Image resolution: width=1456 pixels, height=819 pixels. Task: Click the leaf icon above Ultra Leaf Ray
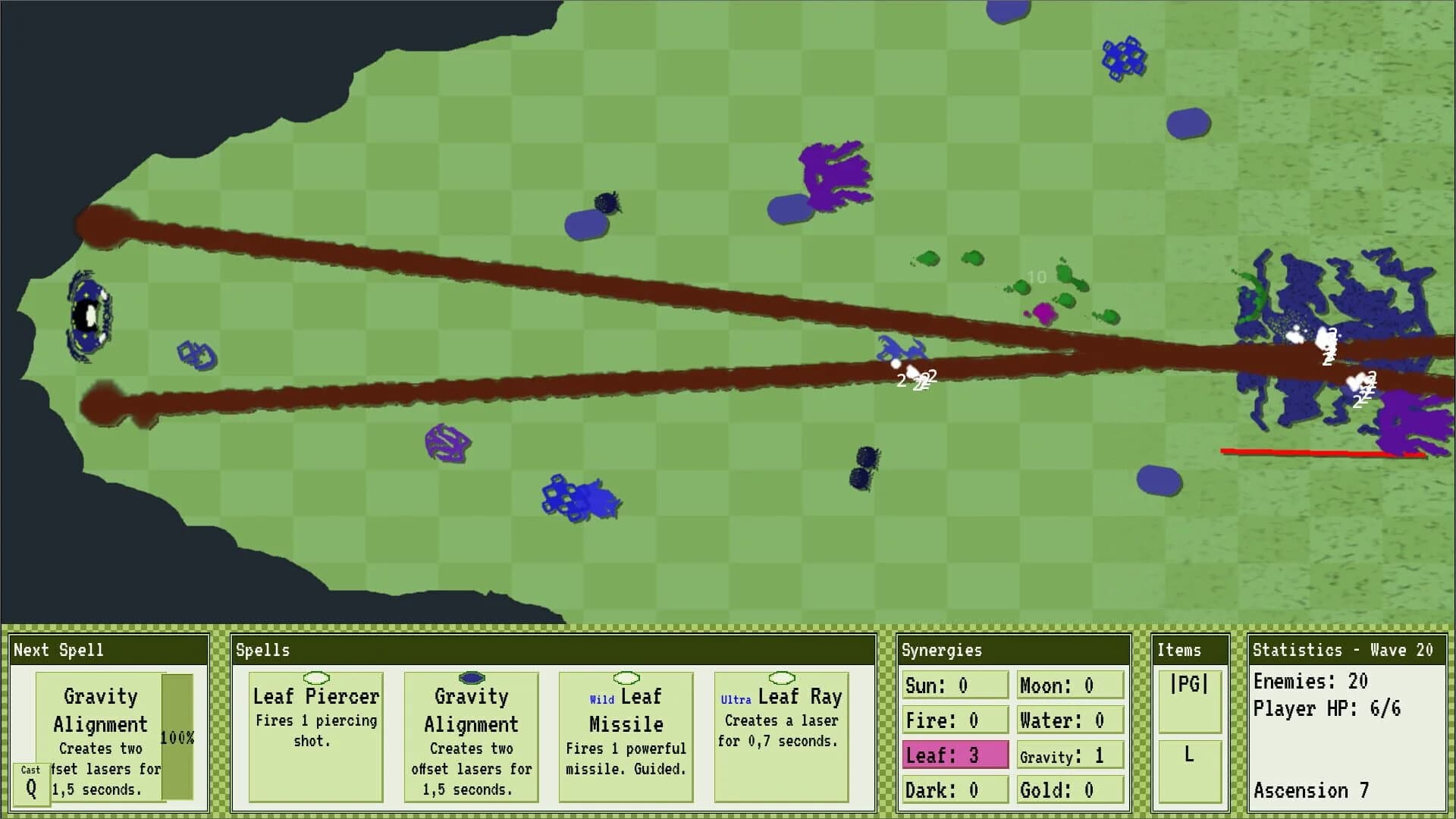780,679
